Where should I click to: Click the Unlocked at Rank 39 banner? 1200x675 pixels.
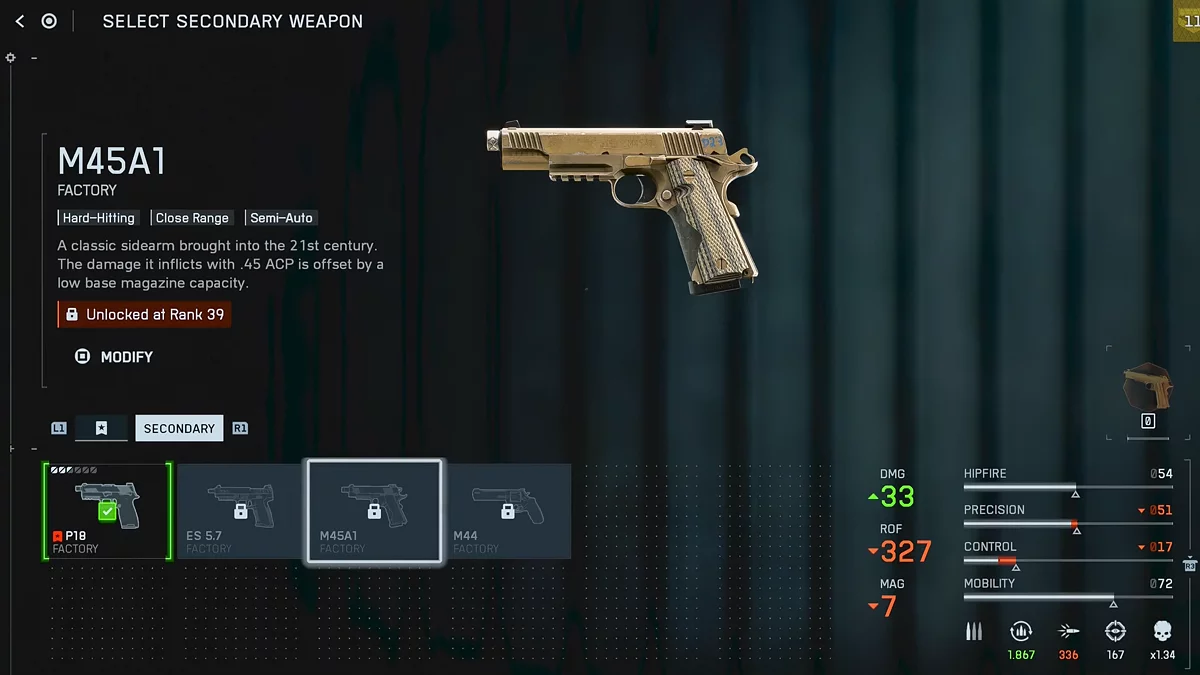coord(144,314)
